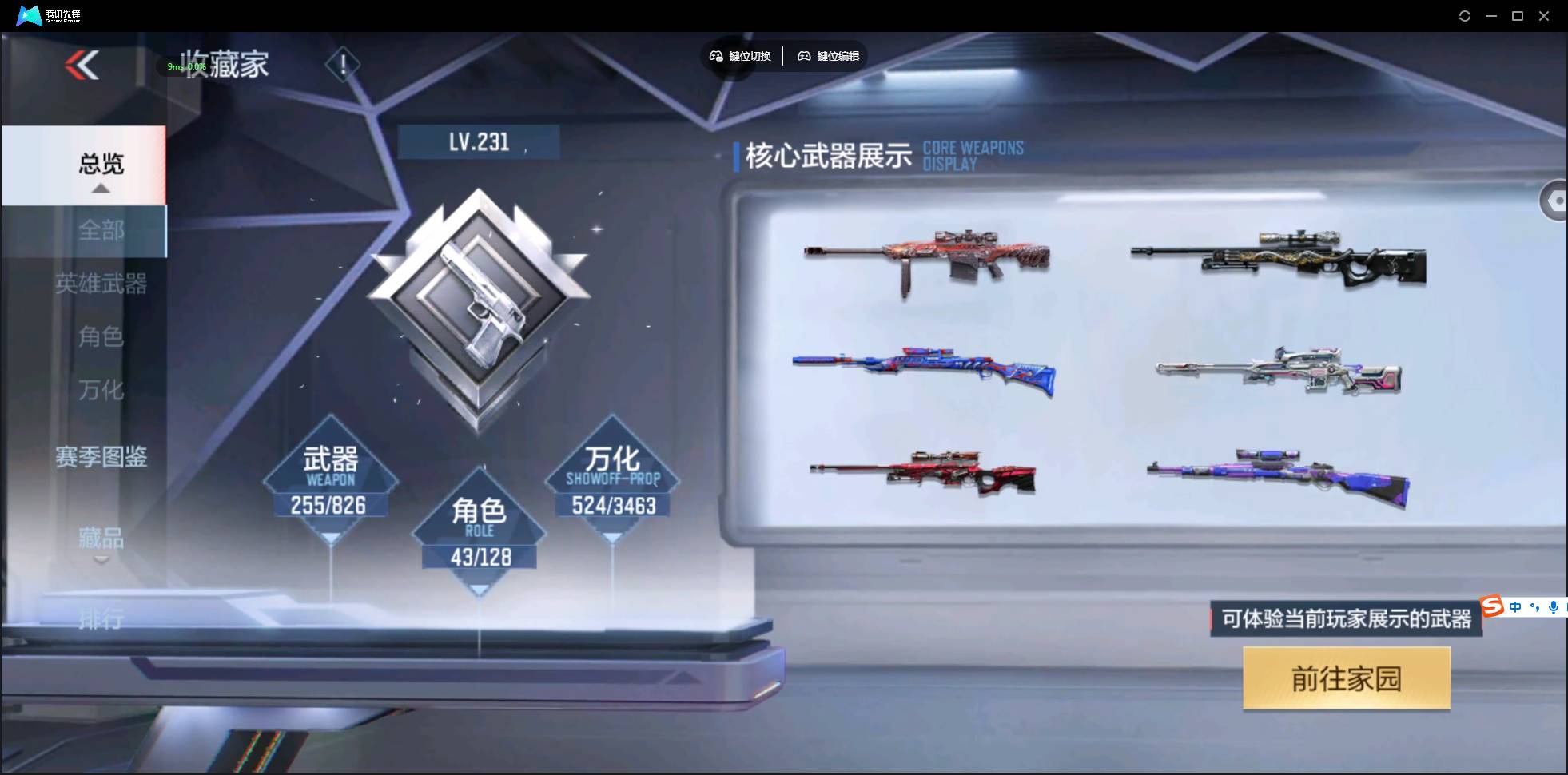This screenshot has height=775, width=1568.
Task: Switch Sogou input from 中 to English
Action: coord(1515,606)
